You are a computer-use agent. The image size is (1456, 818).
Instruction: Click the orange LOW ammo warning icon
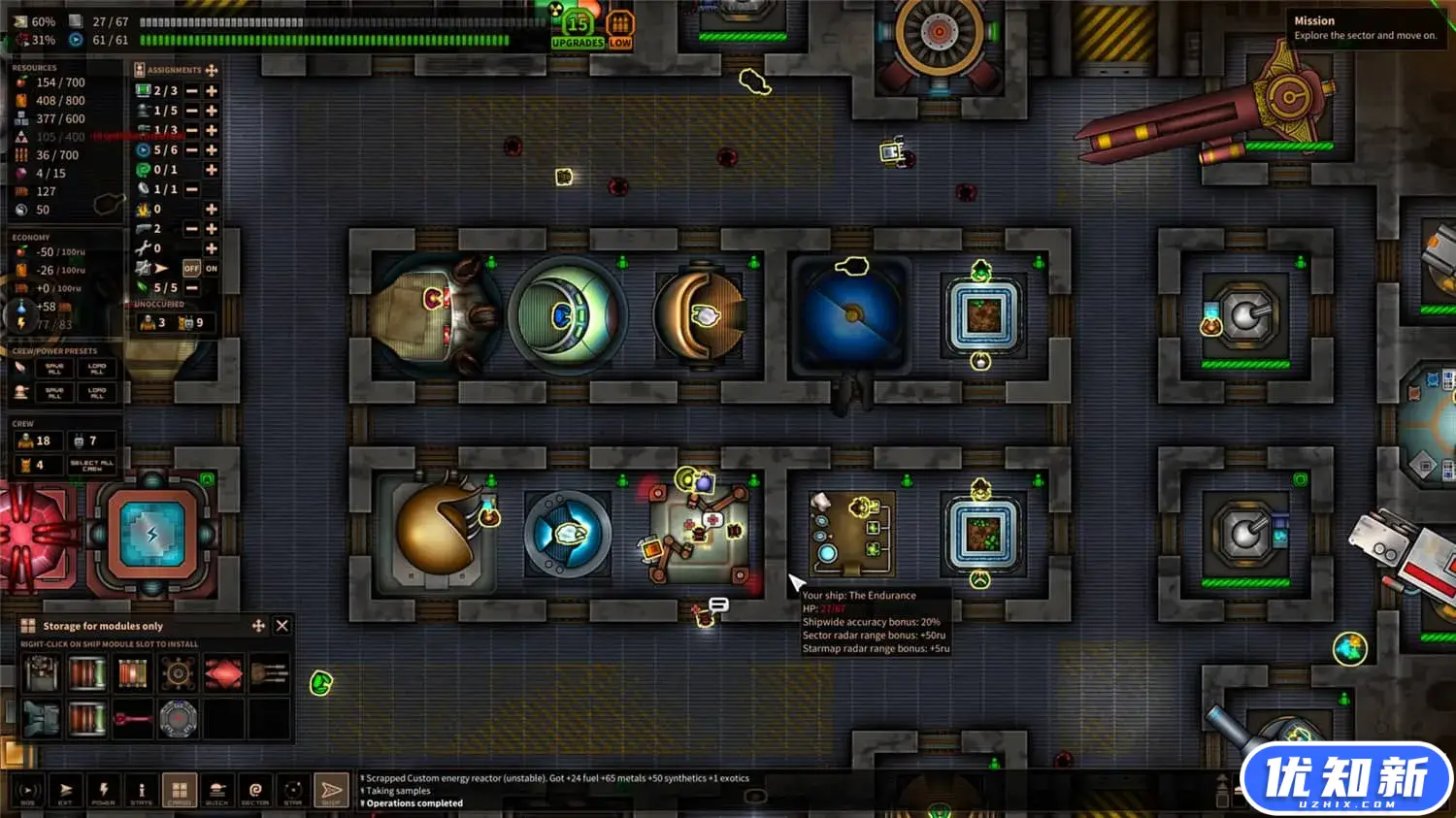620,29
